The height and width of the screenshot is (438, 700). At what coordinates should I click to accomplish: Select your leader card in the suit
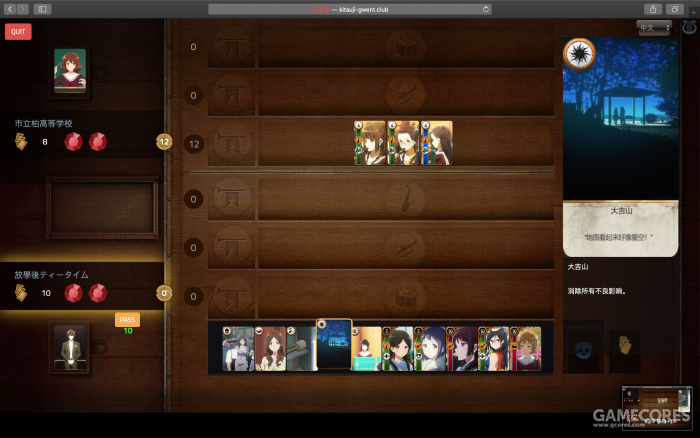coord(70,347)
